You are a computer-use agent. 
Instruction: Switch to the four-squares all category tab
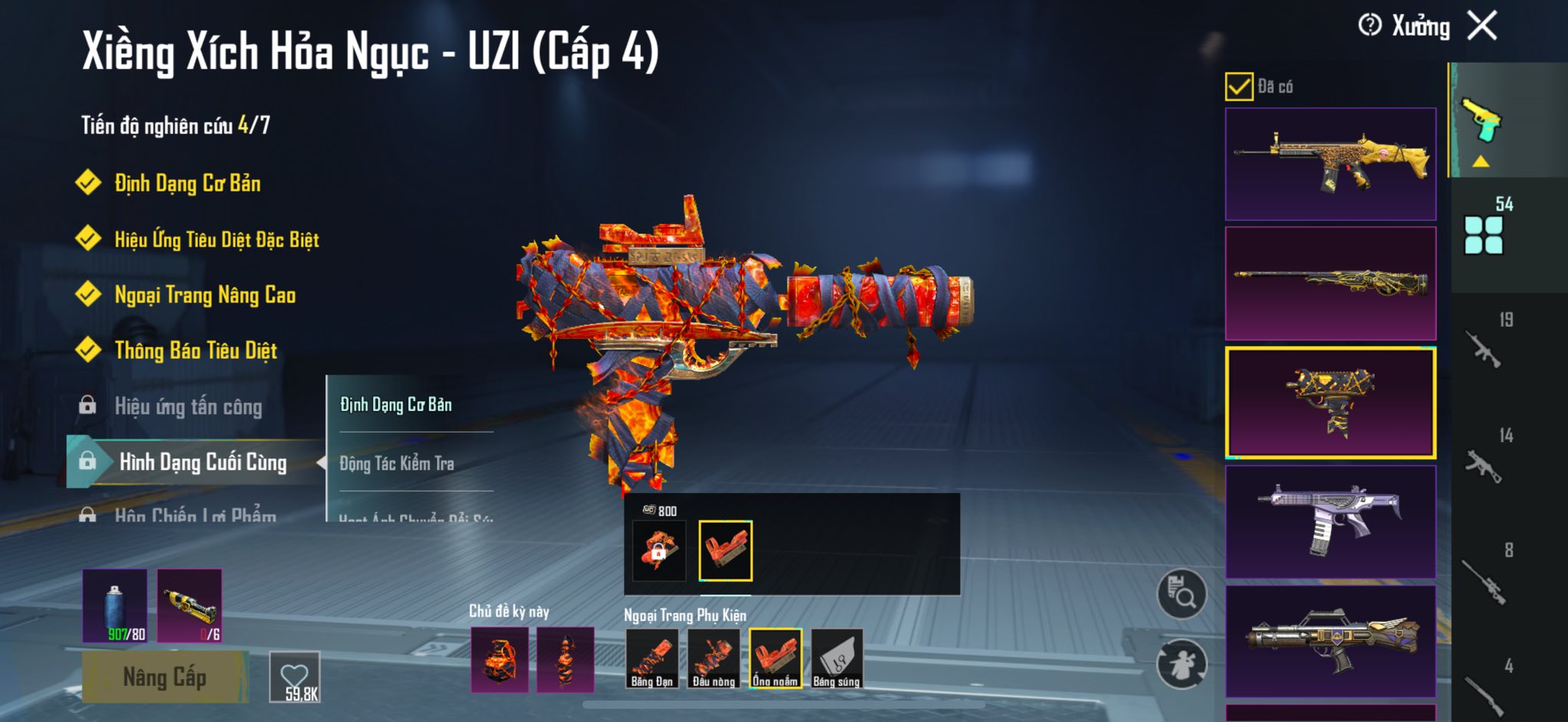point(1483,234)
